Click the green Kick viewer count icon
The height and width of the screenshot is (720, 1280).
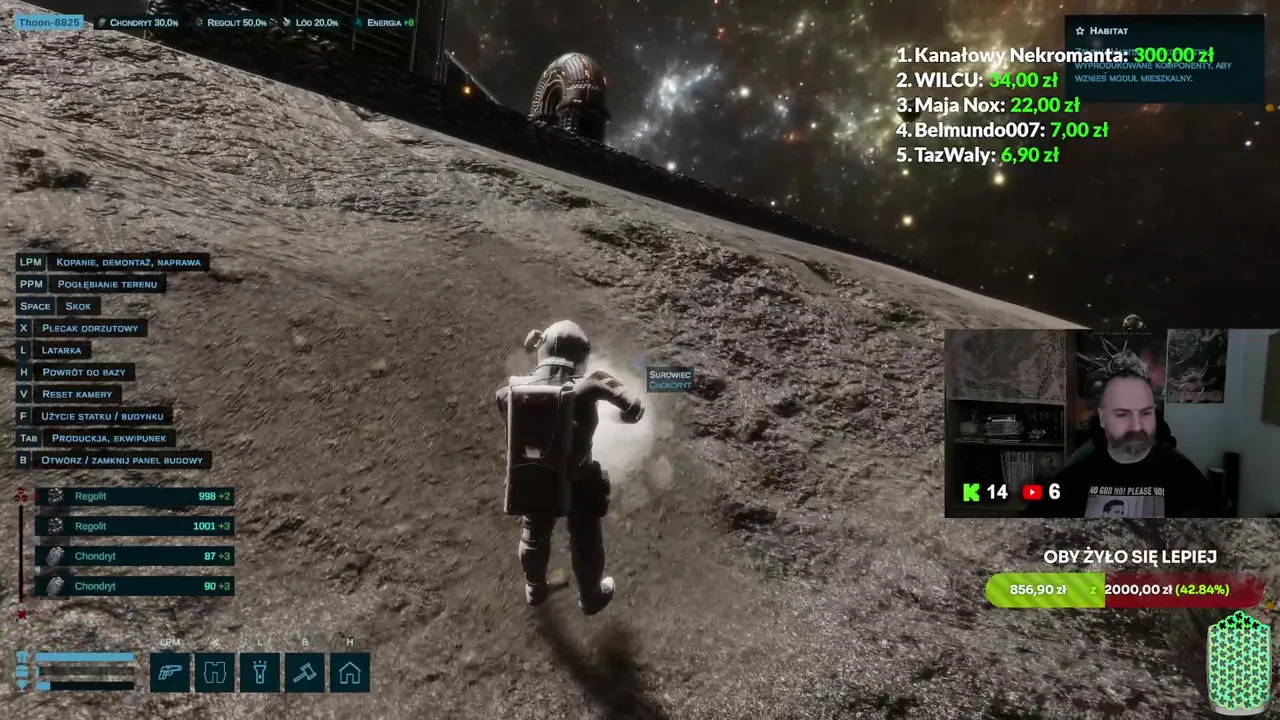pos(971,492)
